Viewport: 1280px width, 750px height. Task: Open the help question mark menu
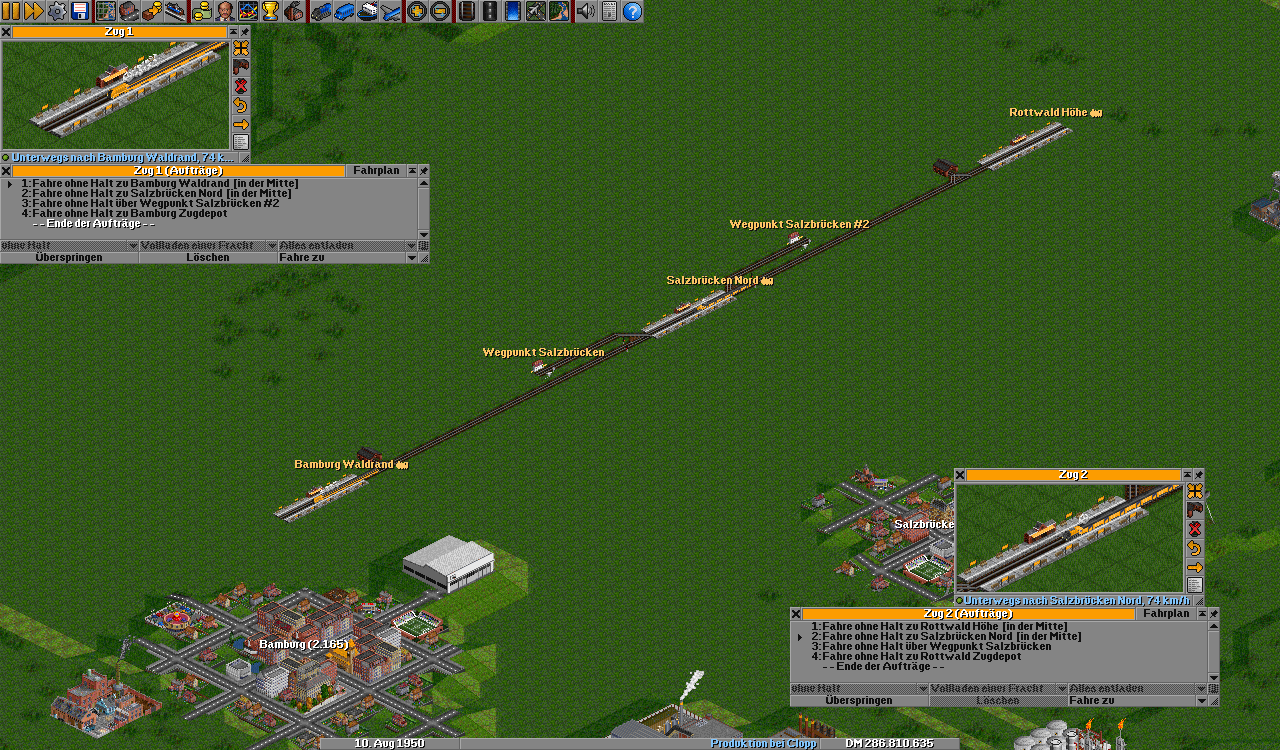tap(632, 11)
